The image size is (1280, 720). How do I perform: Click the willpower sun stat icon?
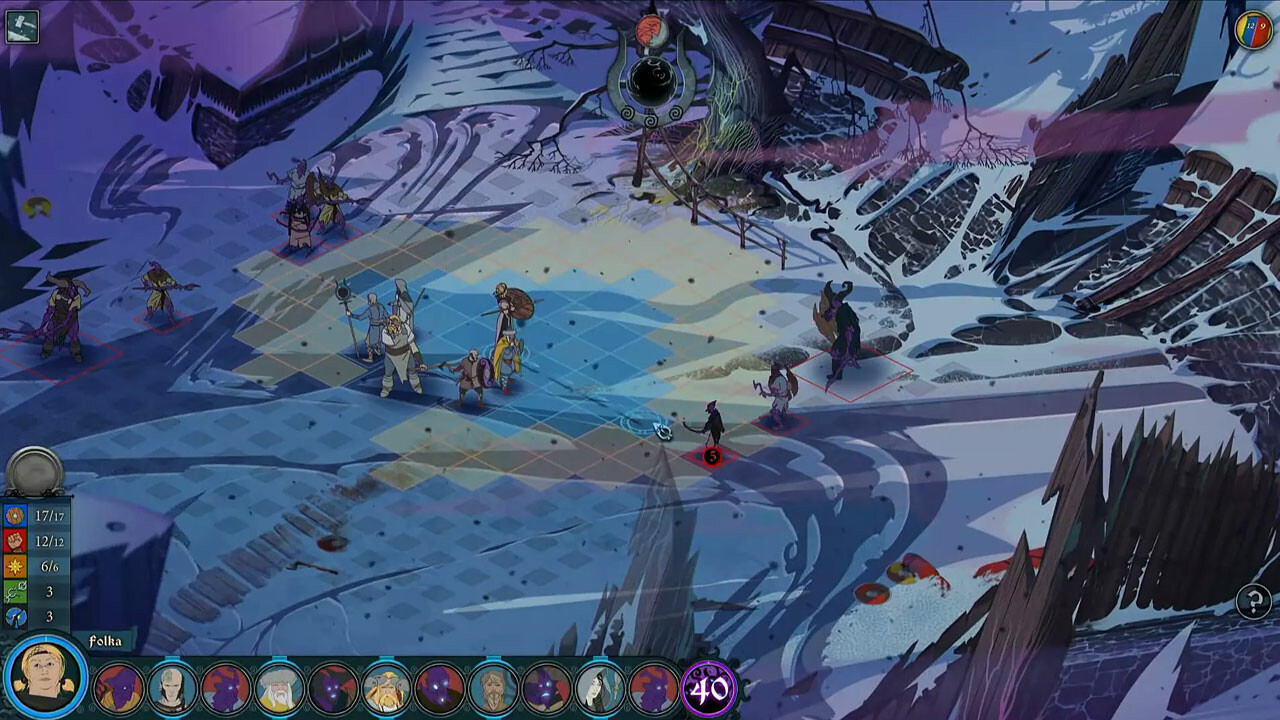pos(13,566)
